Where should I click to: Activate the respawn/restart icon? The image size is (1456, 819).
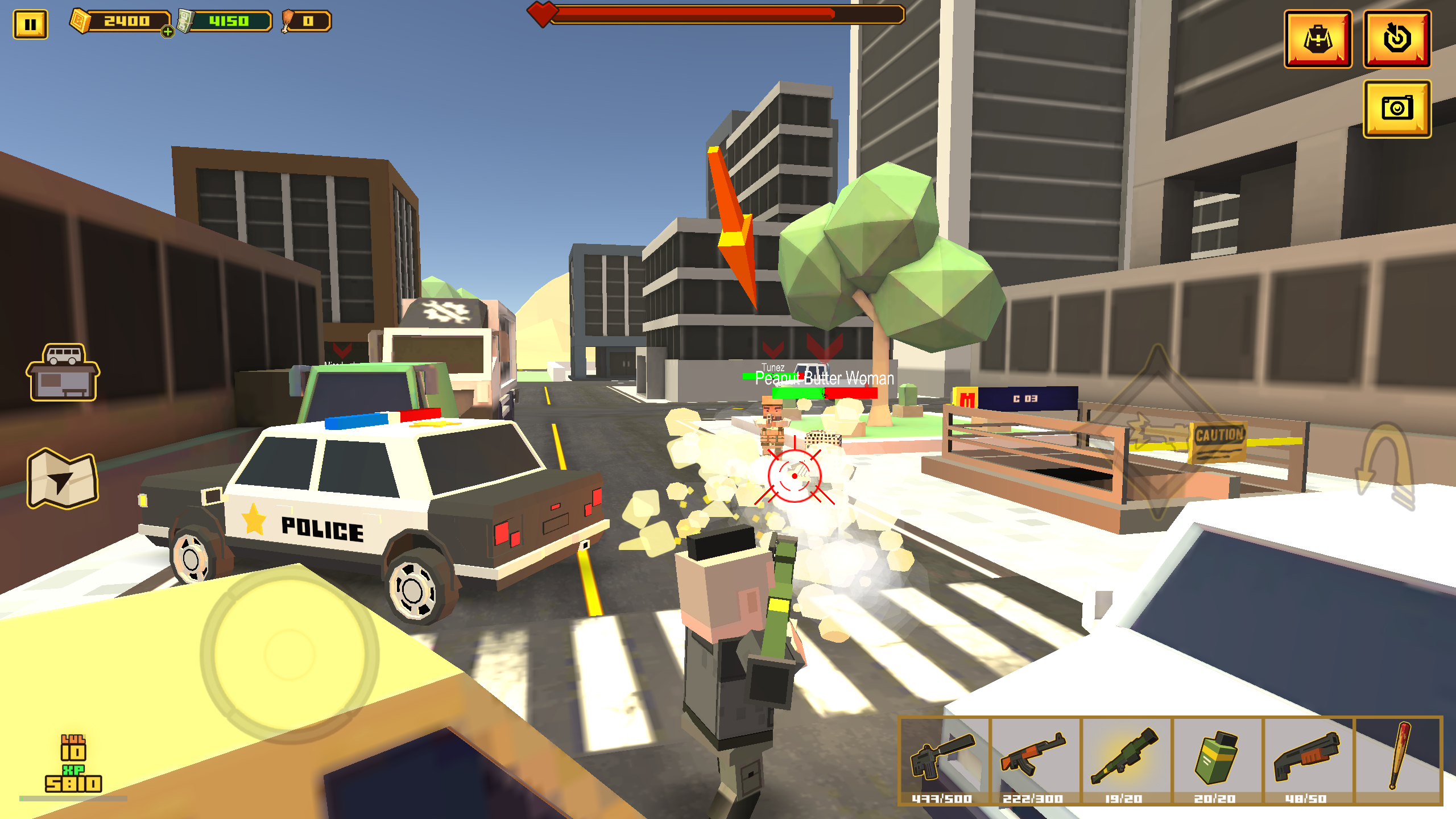coord(1399,40)
